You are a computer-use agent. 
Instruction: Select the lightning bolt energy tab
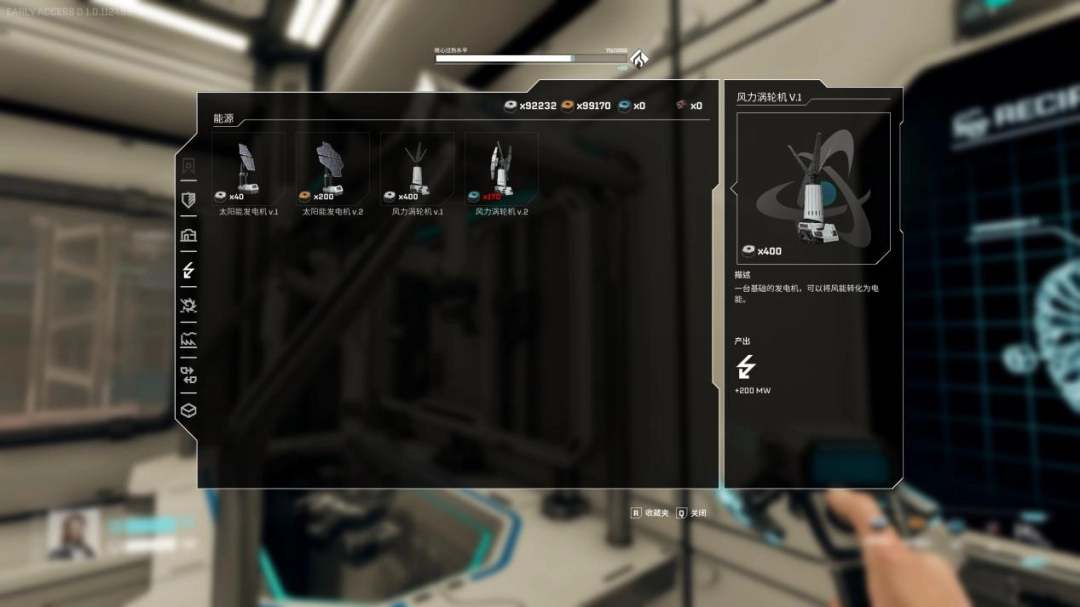(x=188, y=270)
